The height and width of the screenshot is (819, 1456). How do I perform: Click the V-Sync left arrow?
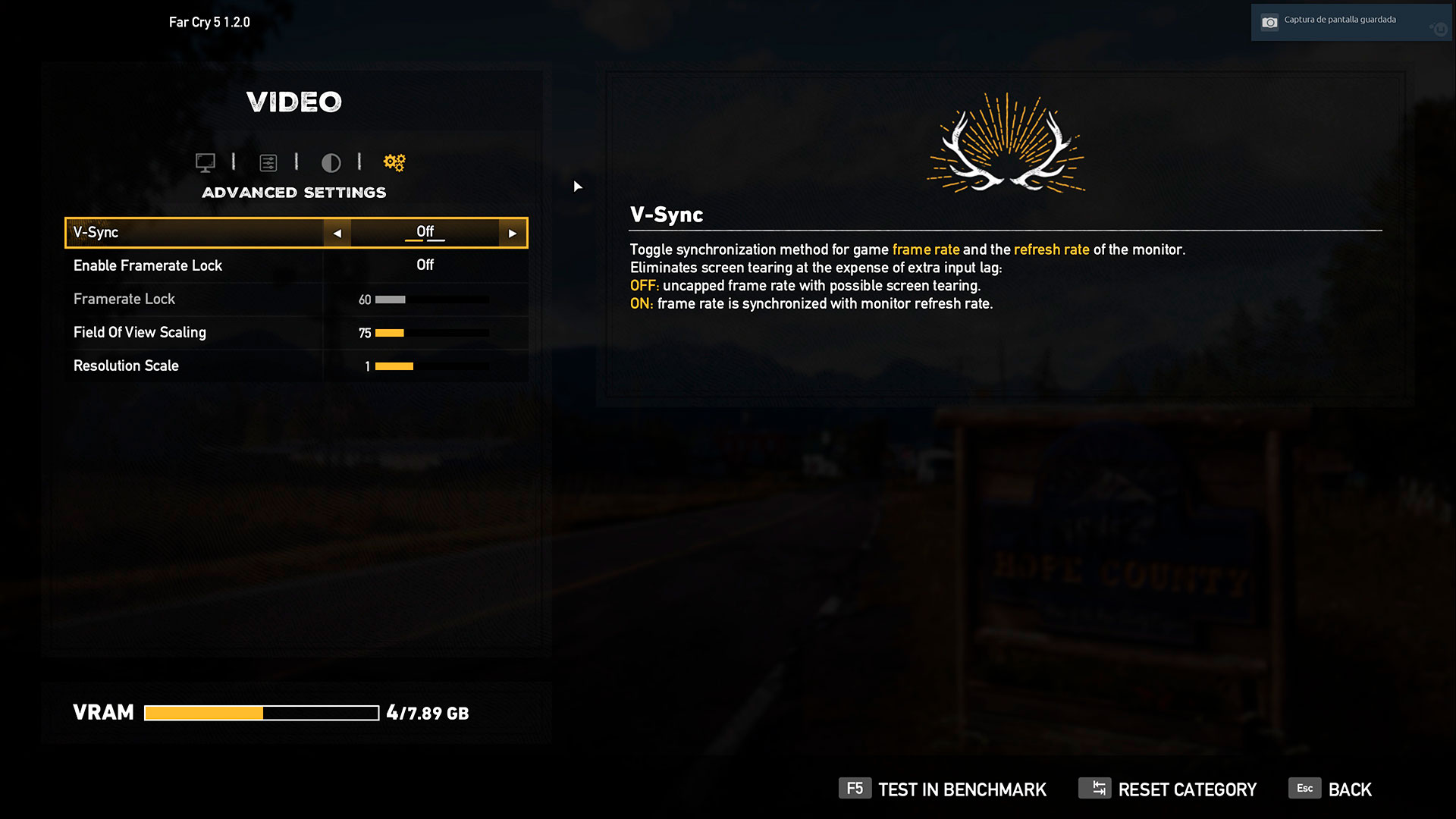(337, 234)
